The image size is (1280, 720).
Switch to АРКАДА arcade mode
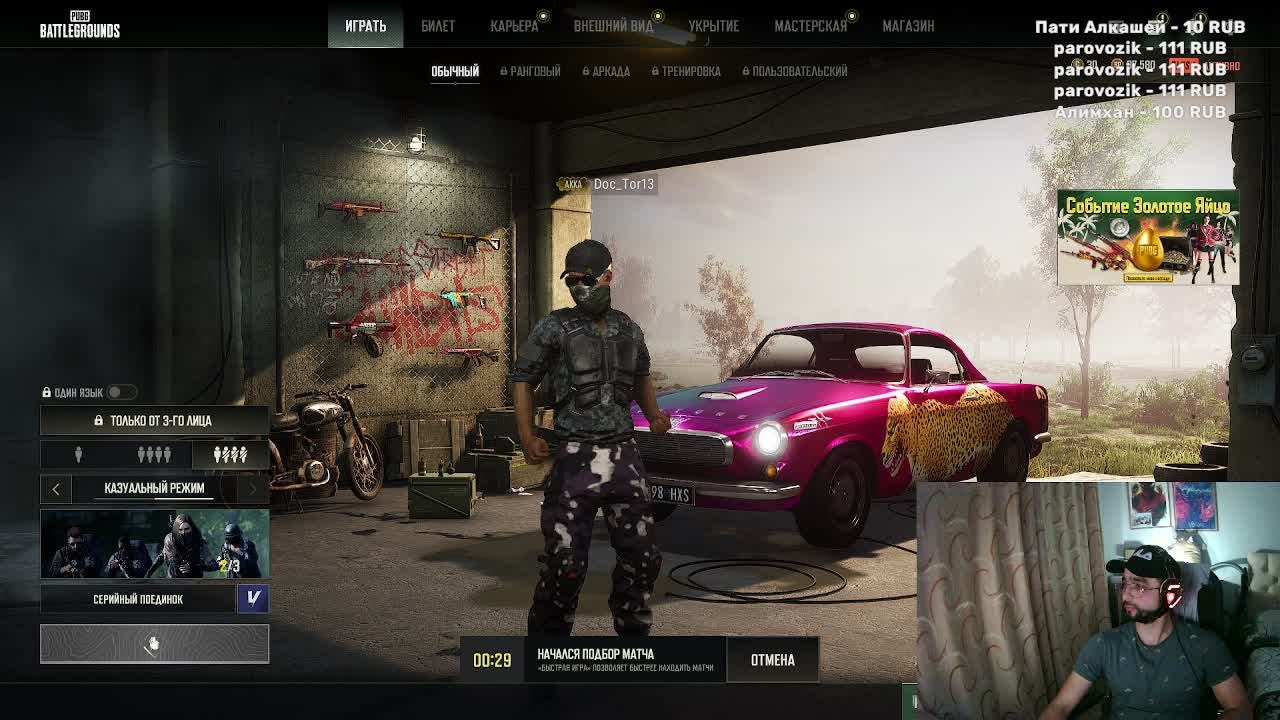[x=607, y=71]
